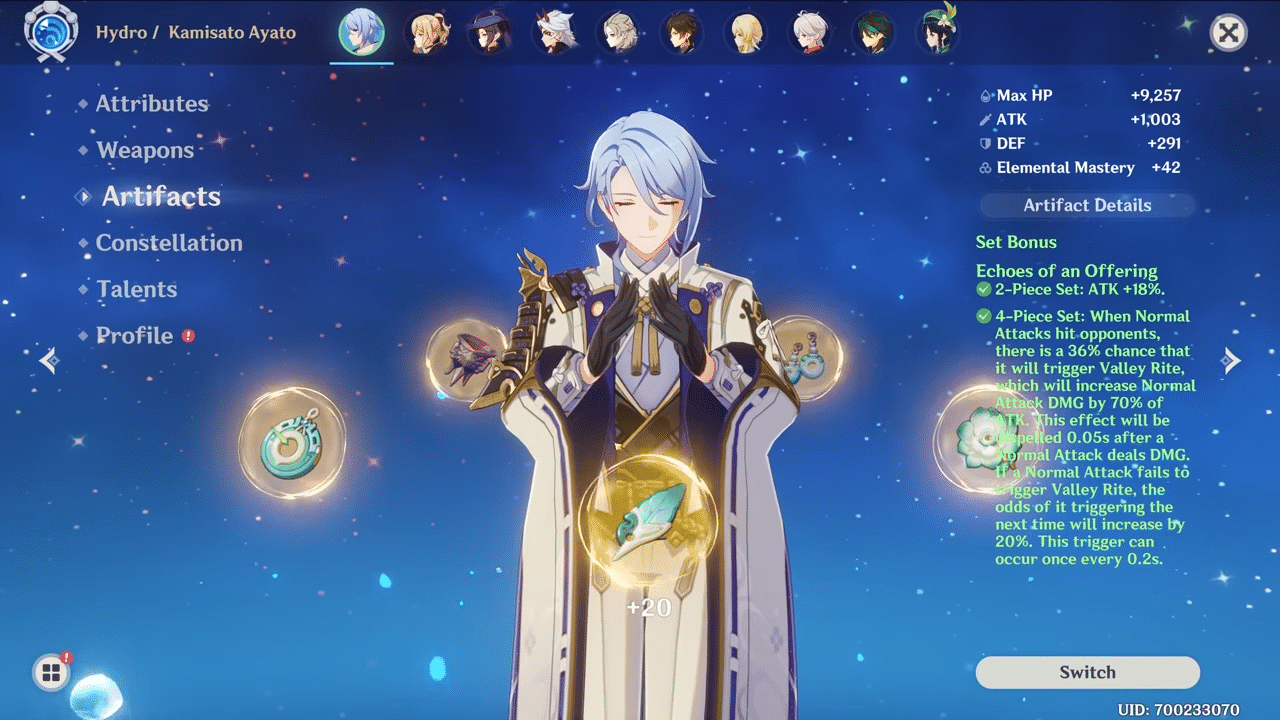This screenshot has height=720, width=1280.
Task: Choose the jade ring pendant artifact slot
Action: point(291,443)
